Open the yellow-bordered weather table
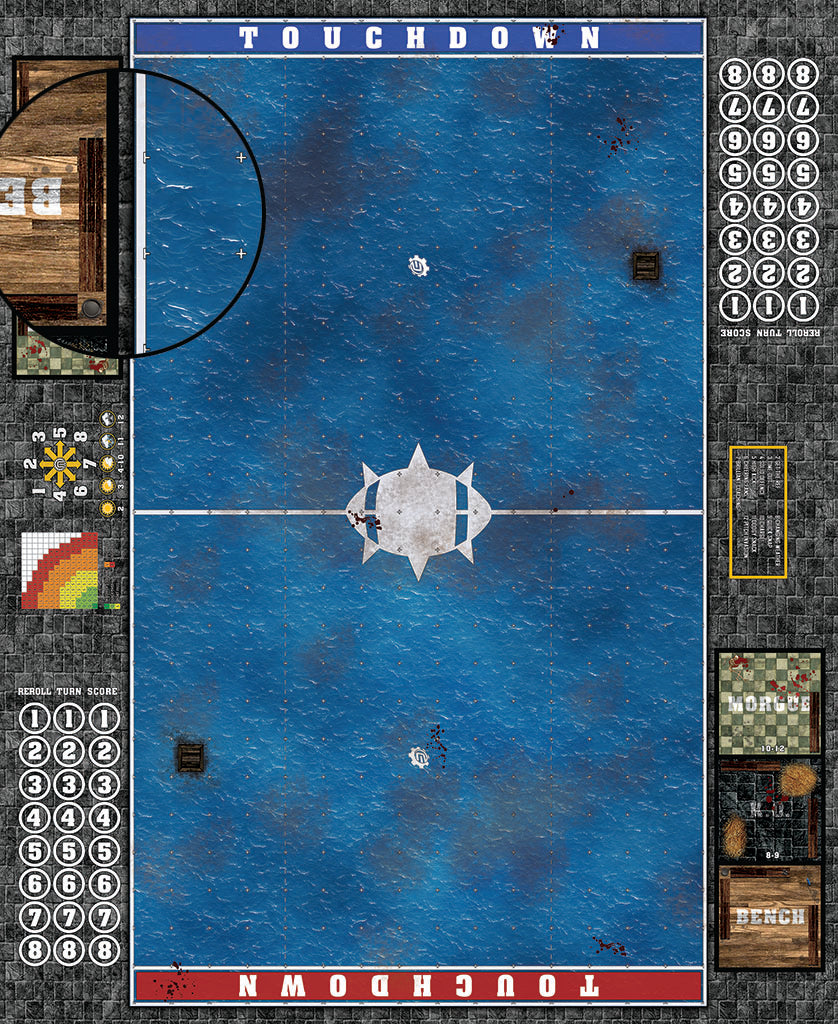Screen dimensions: 838x1024 coord(758,512)
